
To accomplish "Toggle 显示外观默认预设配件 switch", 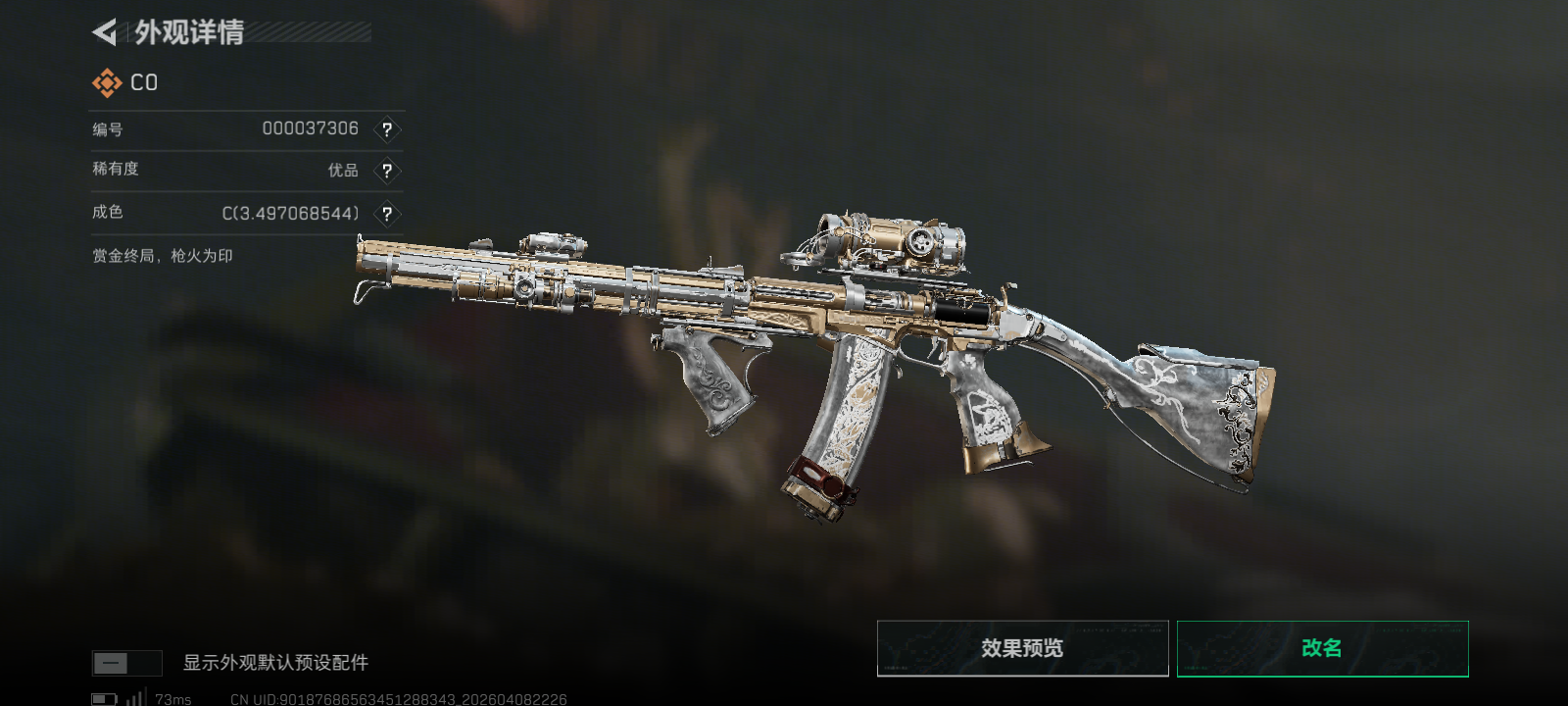I will (x=126, y=663).
